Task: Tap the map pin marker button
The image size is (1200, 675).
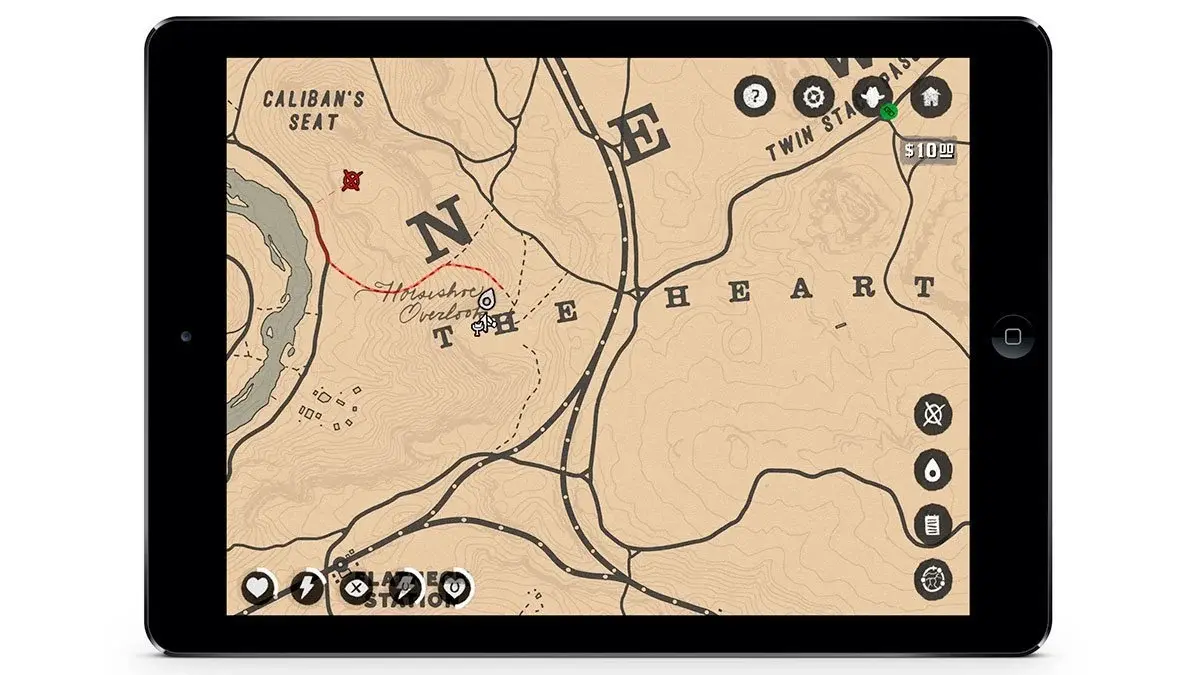Action: click(933, 470)
